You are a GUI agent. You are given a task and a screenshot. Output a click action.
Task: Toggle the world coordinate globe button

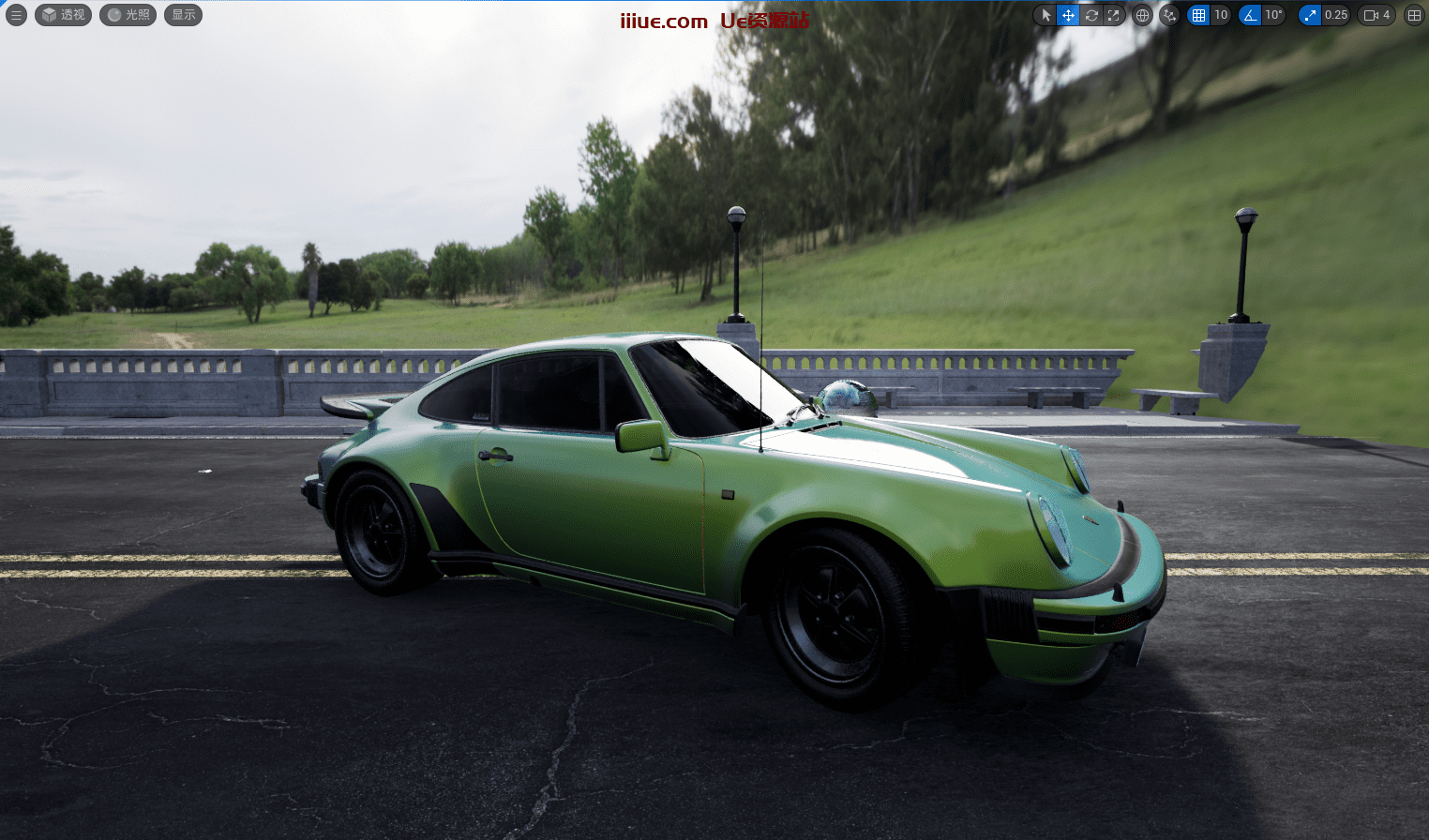click(x=1142, y=15)
